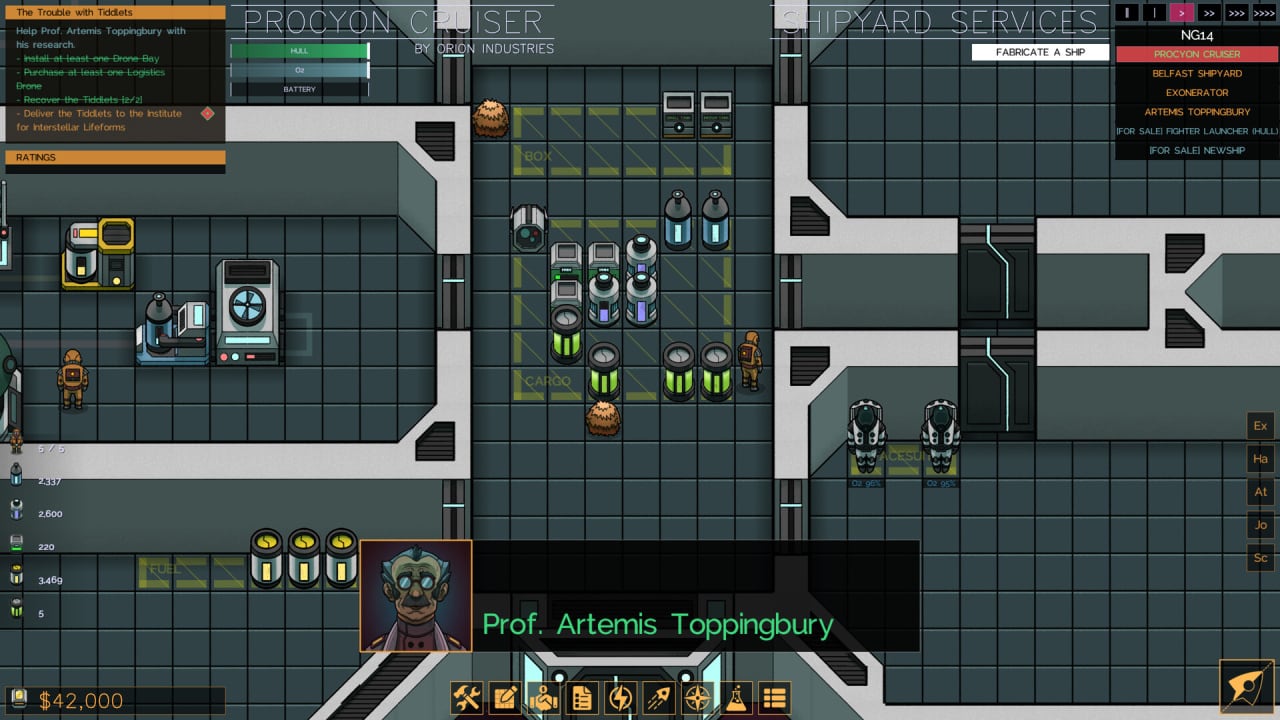1280x720 pixels.
Task: Choose Exonerator from the ship list
Action: coord(1197,93)
